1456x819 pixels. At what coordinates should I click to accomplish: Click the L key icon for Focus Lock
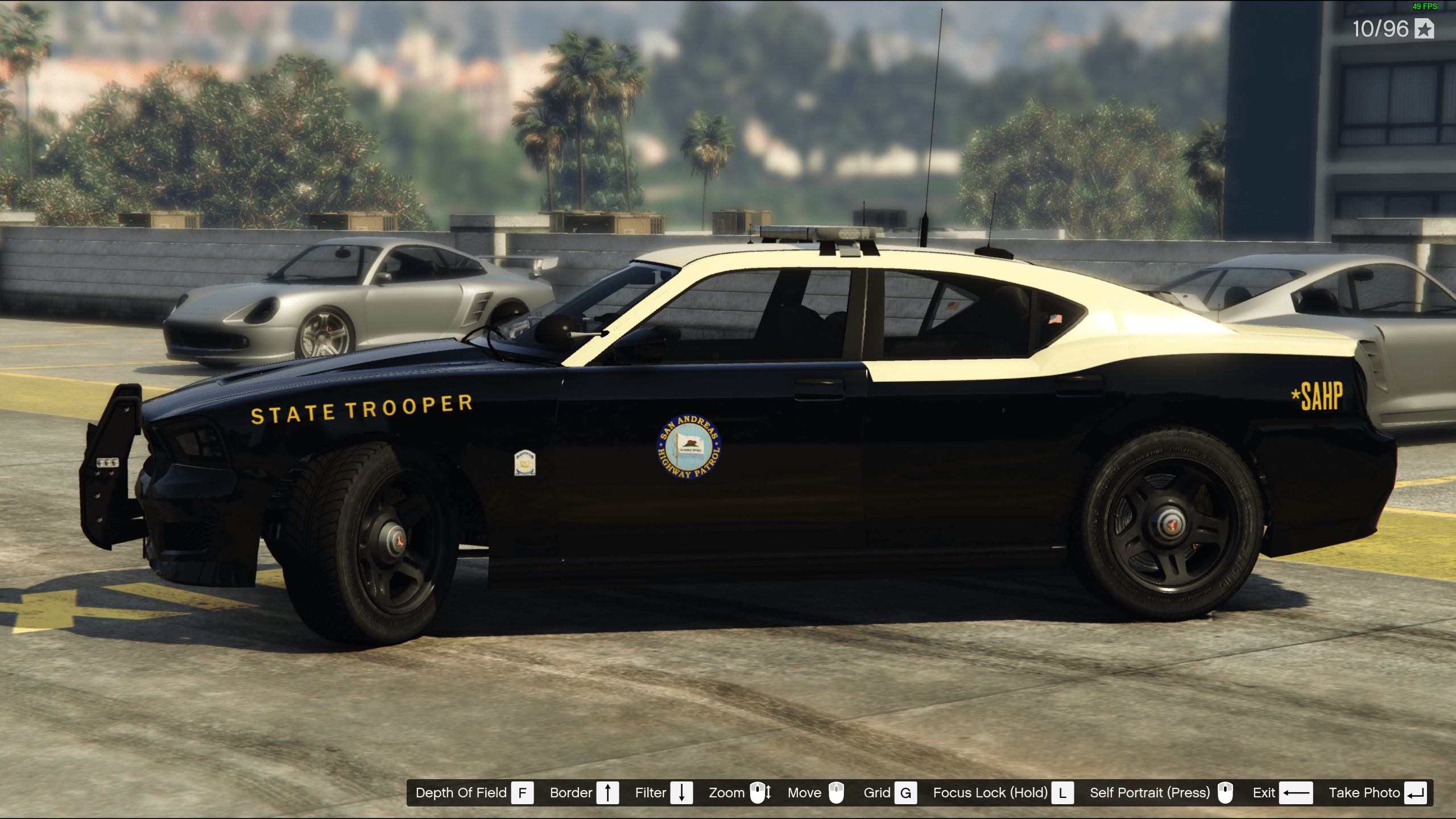pyautogui.click(x=1064, y=792)
